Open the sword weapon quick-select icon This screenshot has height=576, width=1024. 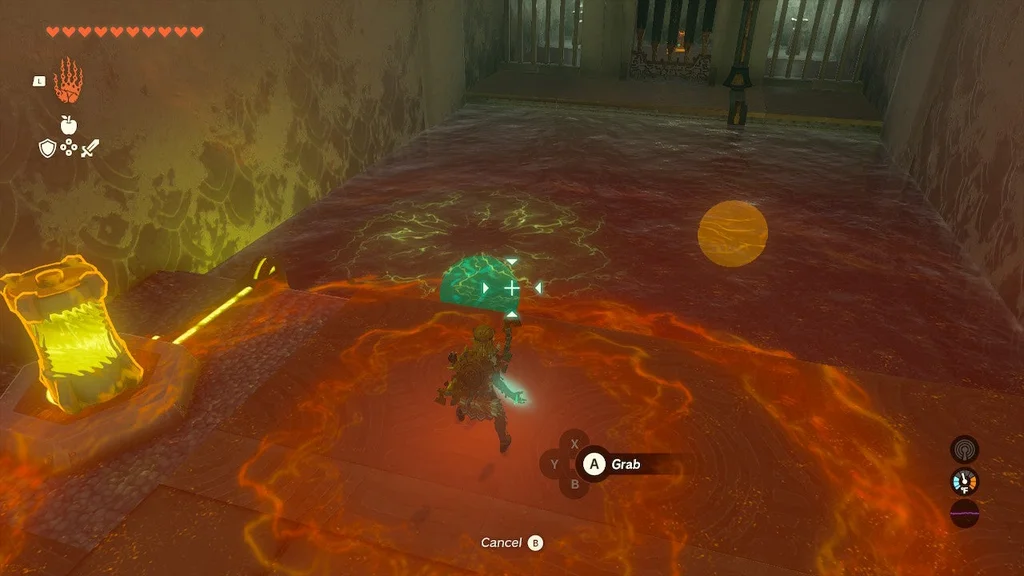[x=90, y=149]
